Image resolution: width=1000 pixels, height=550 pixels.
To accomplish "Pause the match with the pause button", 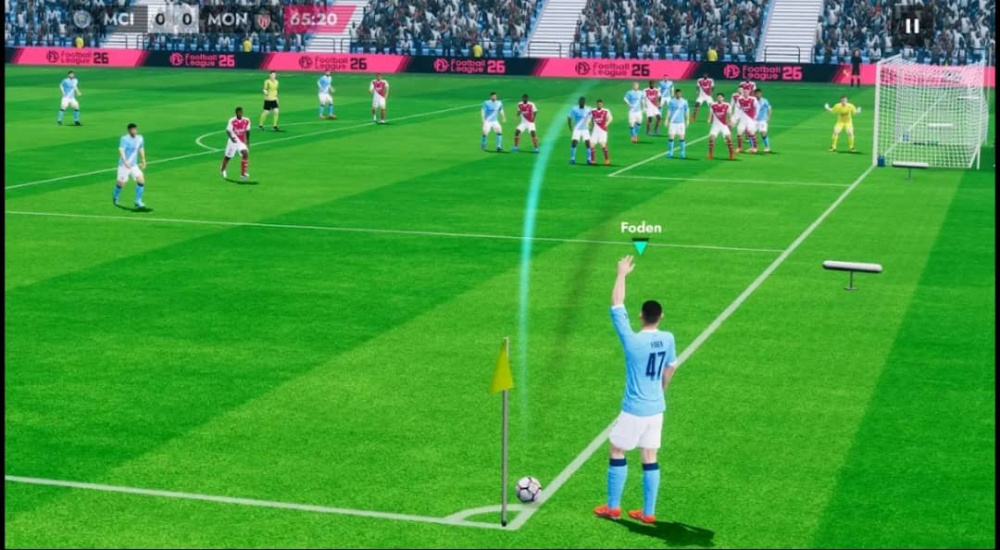I will 911,26.
